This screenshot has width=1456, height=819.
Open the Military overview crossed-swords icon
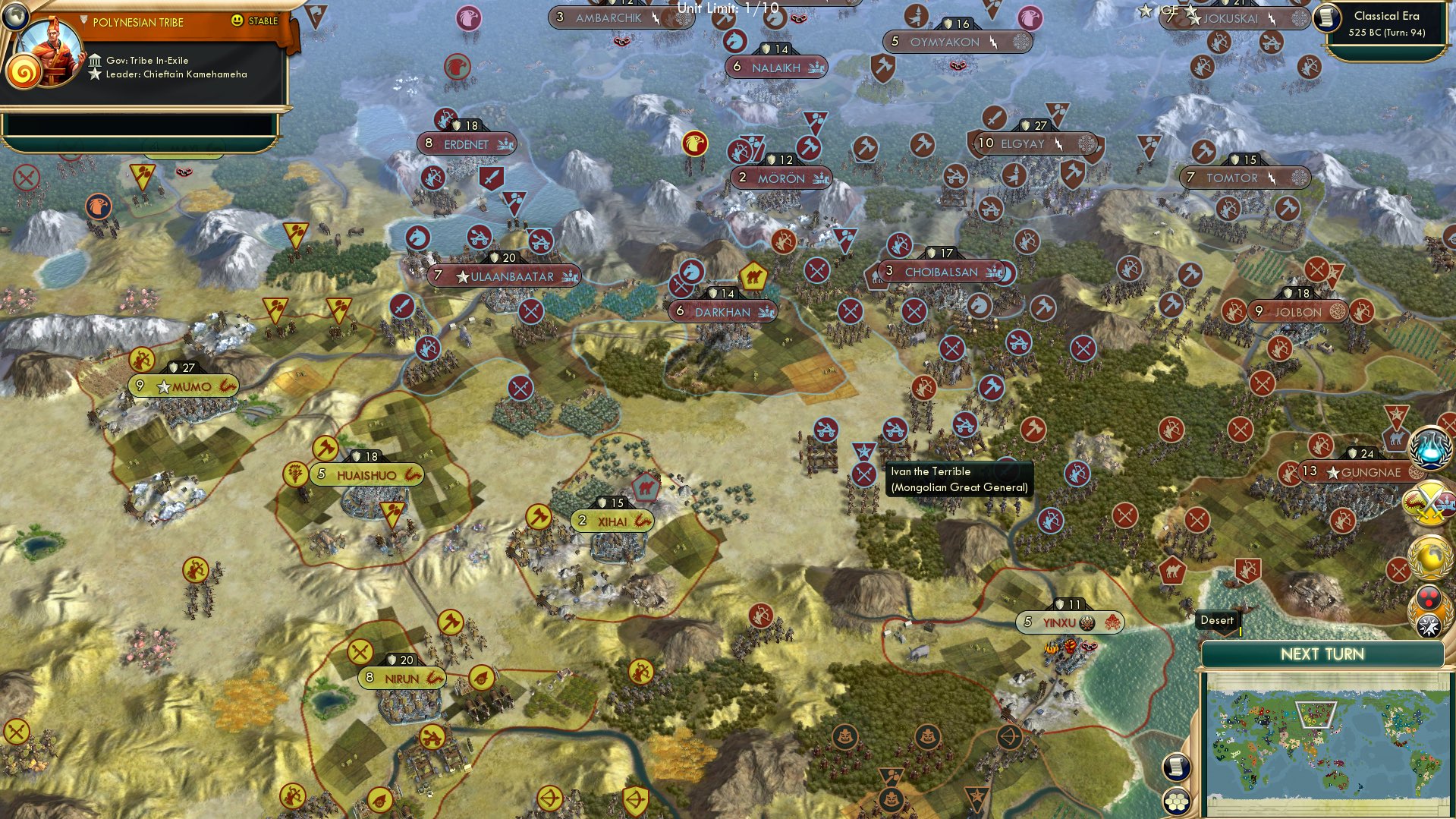coord(1429,502)
